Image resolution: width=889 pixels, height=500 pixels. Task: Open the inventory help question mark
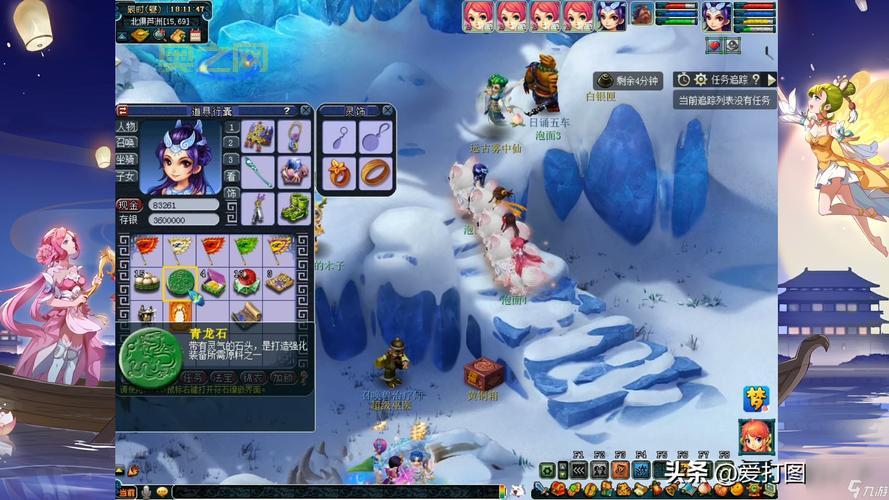(x=289, y=111)
